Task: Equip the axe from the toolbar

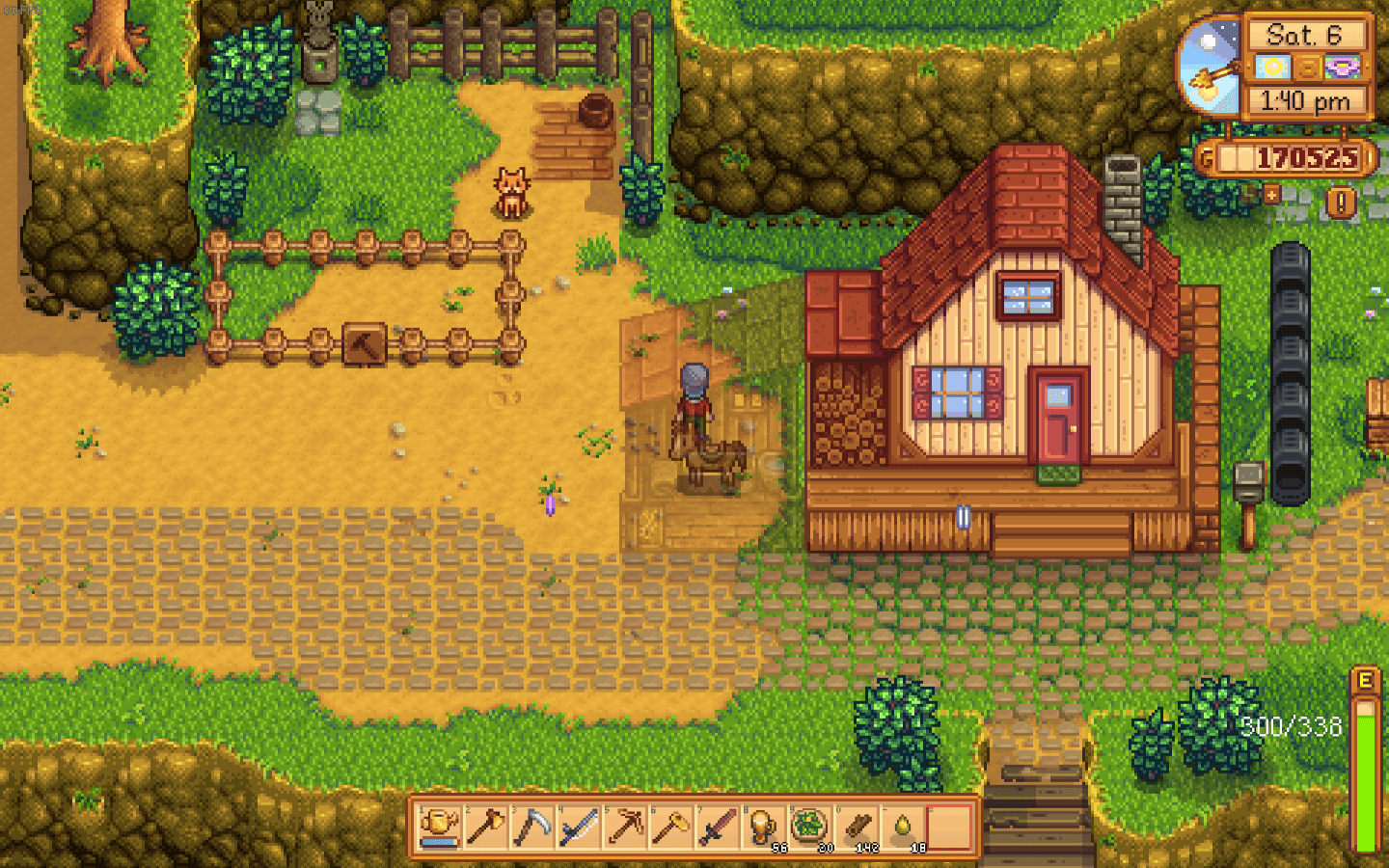Action: click(487, 829)
